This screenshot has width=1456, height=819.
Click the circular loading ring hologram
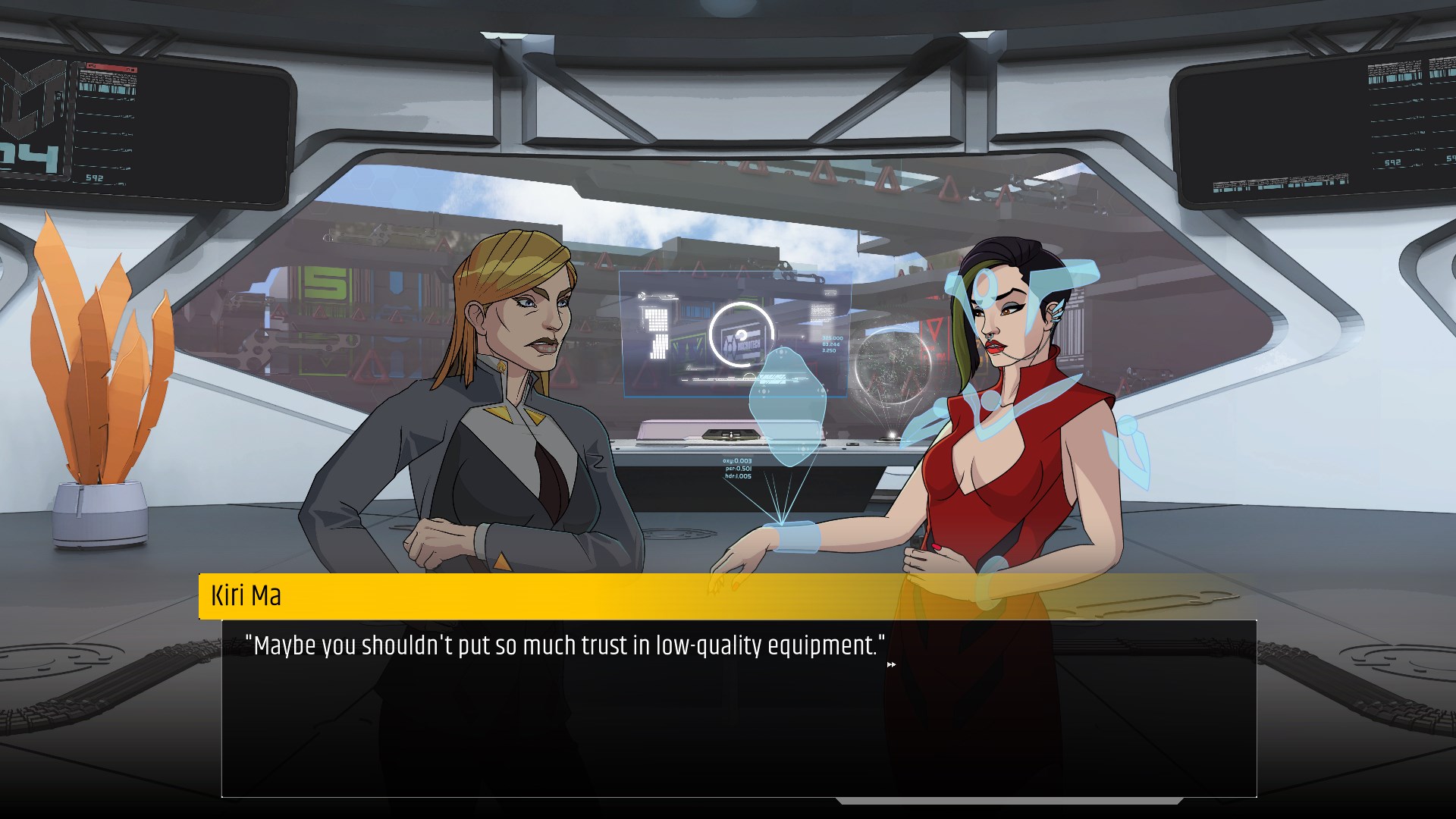coord(741,334)
